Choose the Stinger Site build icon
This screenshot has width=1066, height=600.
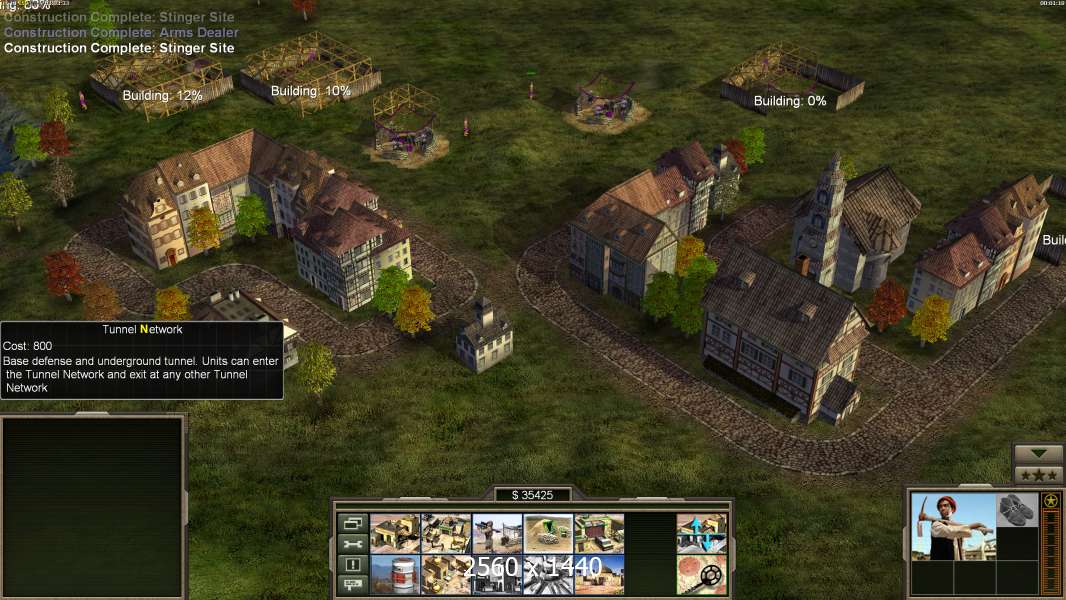click(497, 534)
